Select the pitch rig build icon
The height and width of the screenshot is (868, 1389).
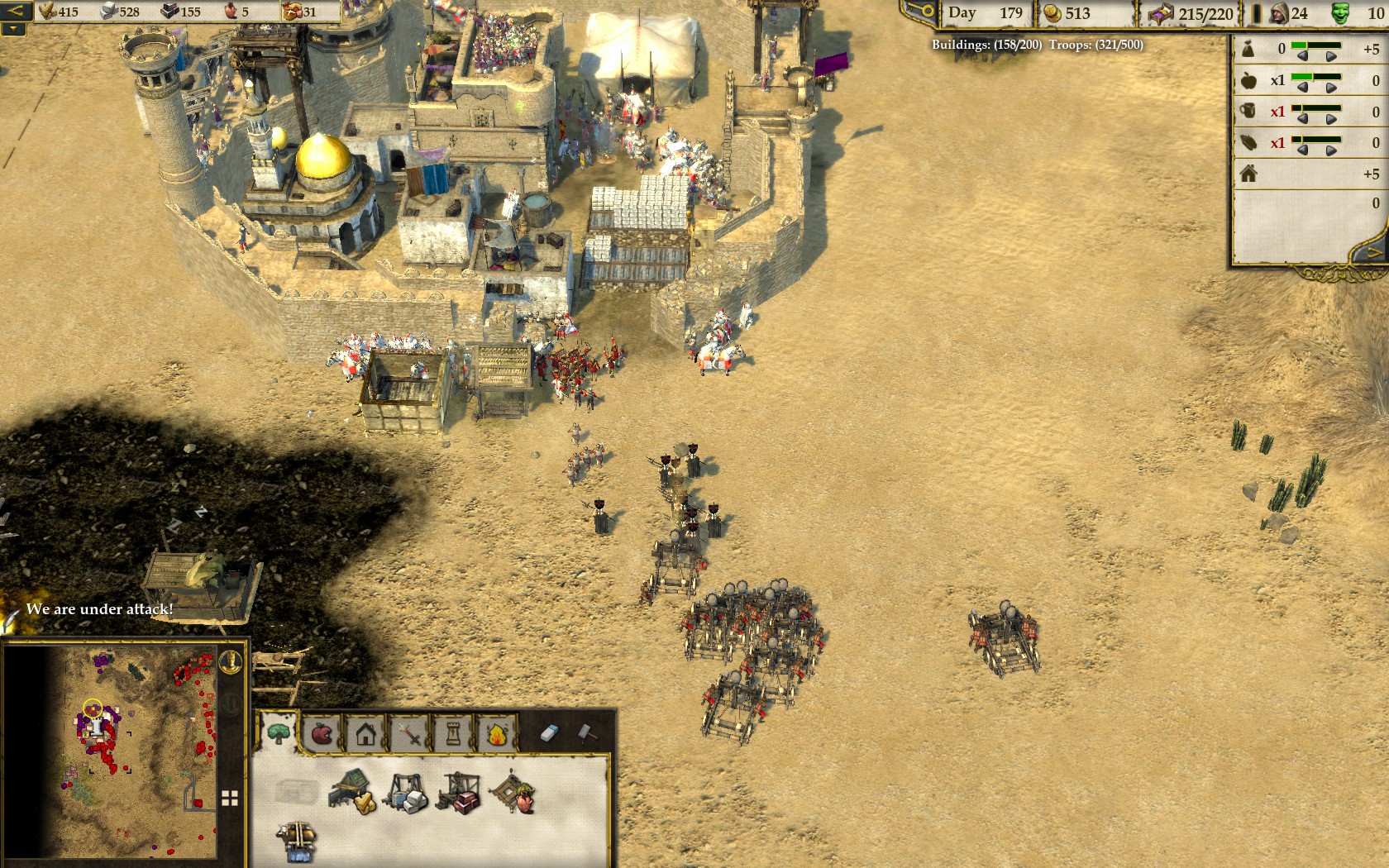pos(512,792)
